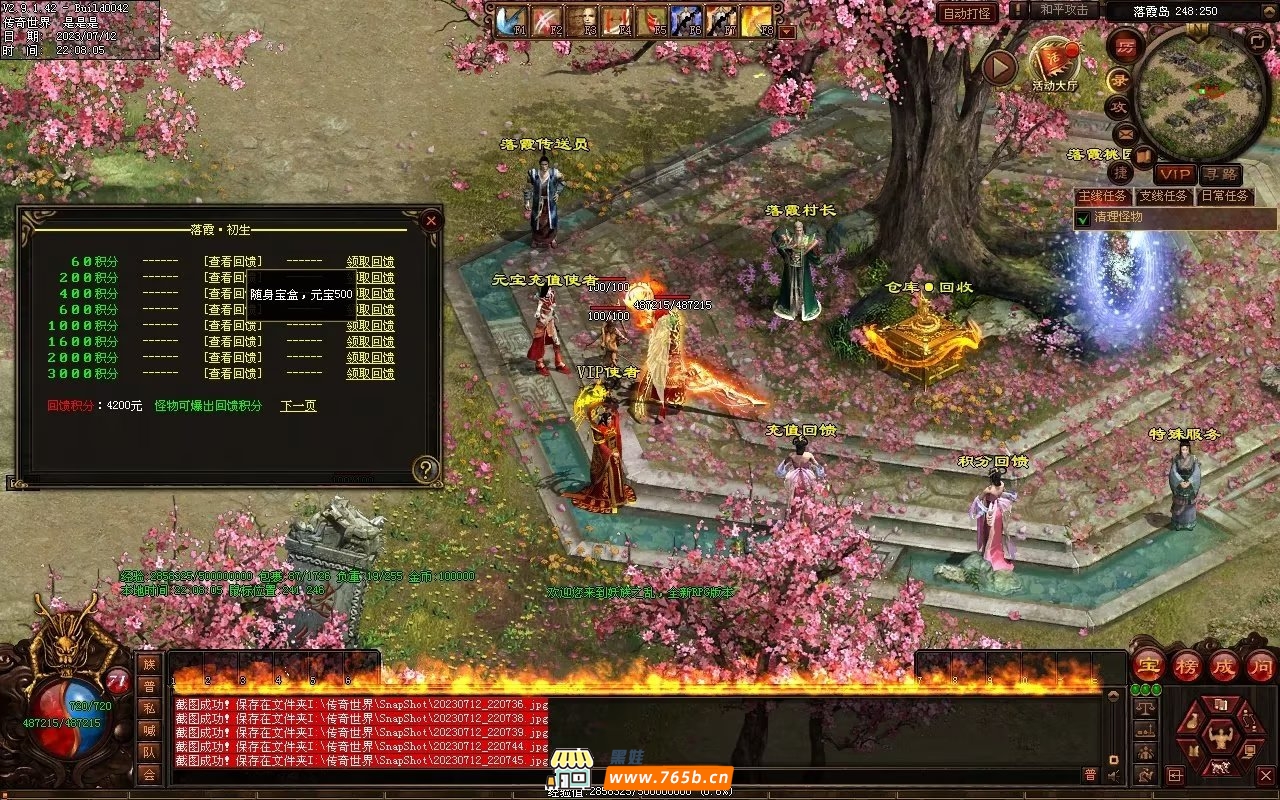1280x800 pixels.
Task: Activate the 寻路 pathfinding button
Action: 1220,175
